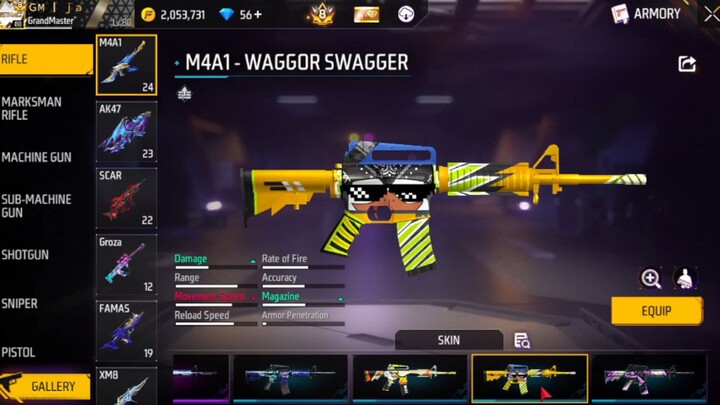720x405 pixels.
Task: Zoom in with the magnifier icon
Action: [x=651, y=279]
